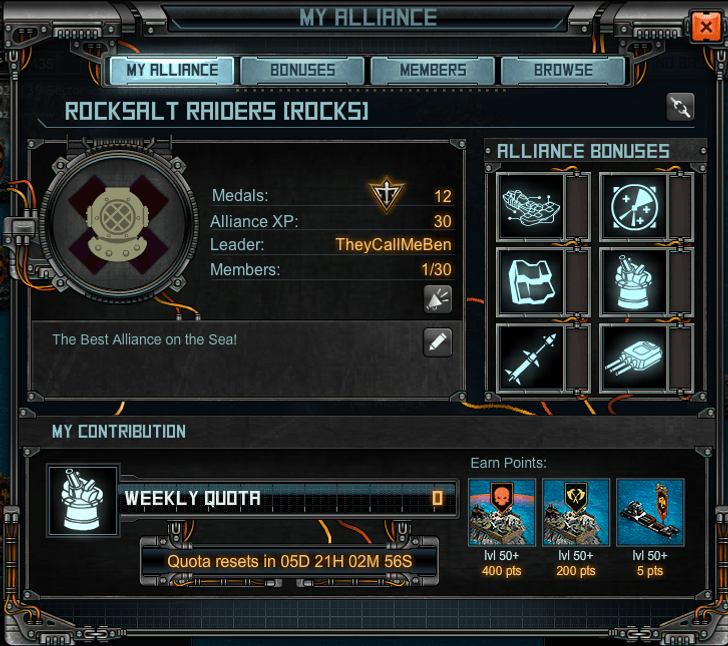Viewport: 728px width, 646px height.
Task: Select the Browse tab
Action: 563,71
